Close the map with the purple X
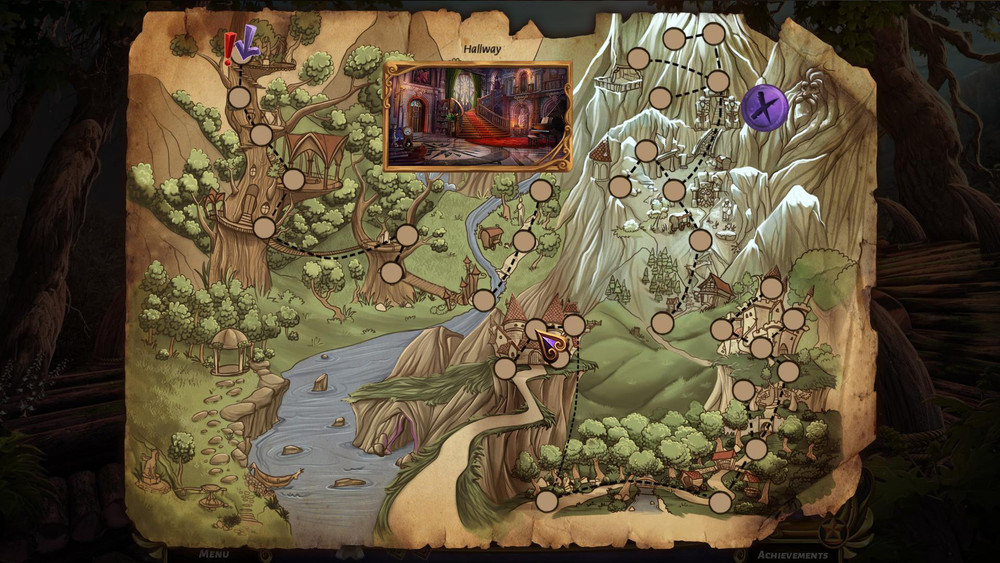 [765, 107]
